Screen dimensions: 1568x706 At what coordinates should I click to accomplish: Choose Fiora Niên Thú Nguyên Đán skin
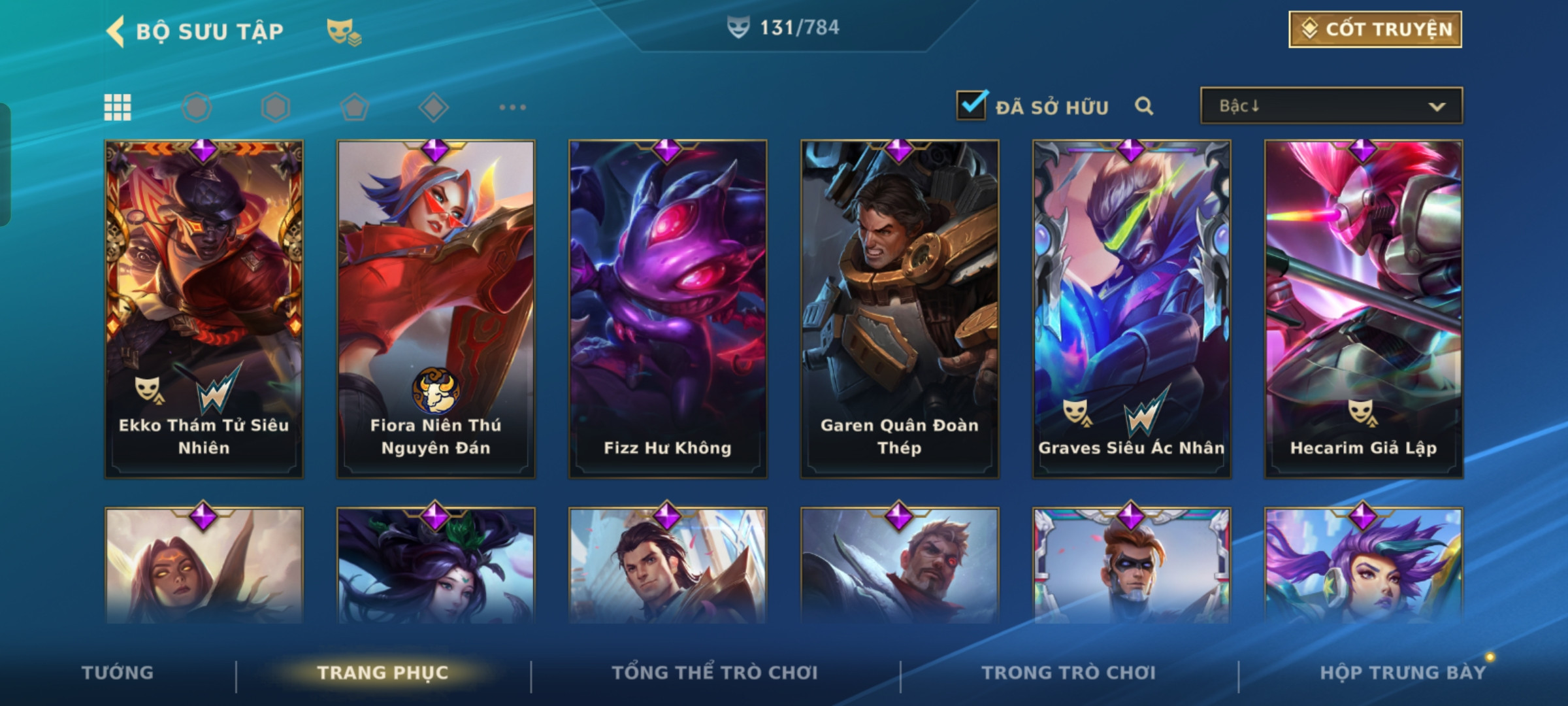[436, 309]
